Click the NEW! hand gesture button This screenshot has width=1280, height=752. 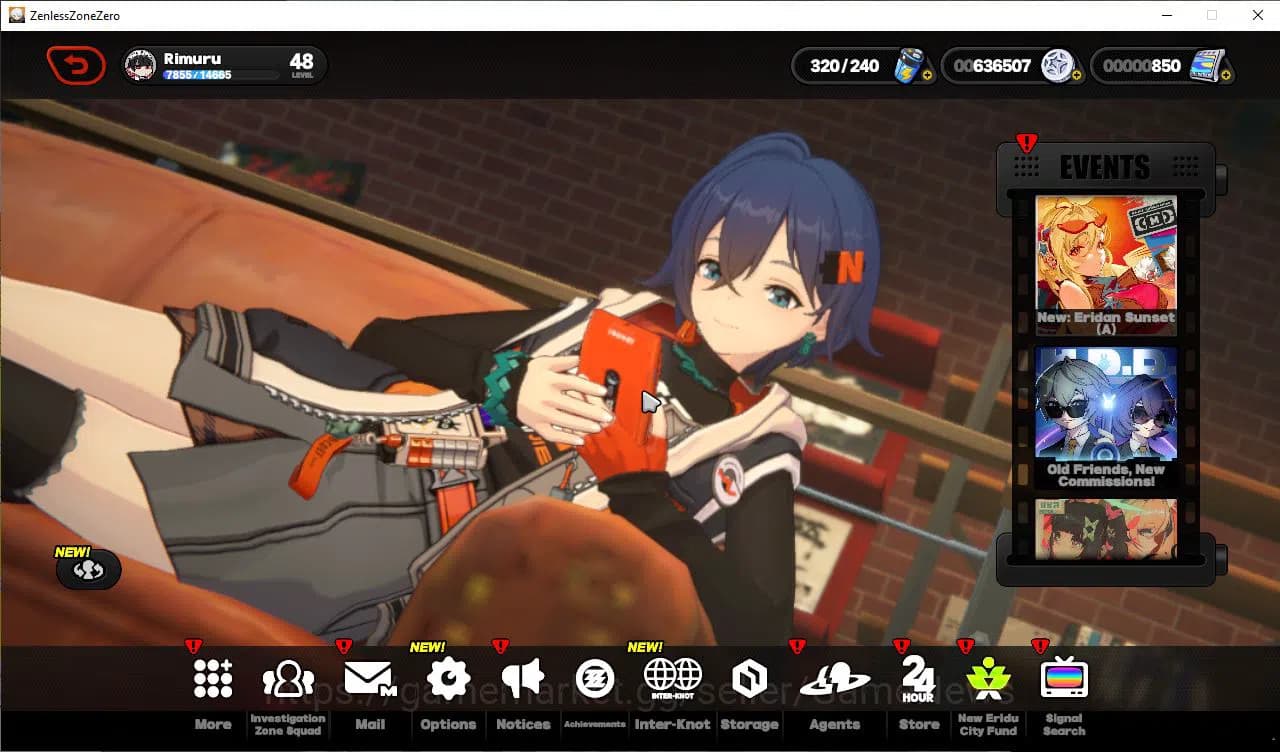click(x=89, y=570)
